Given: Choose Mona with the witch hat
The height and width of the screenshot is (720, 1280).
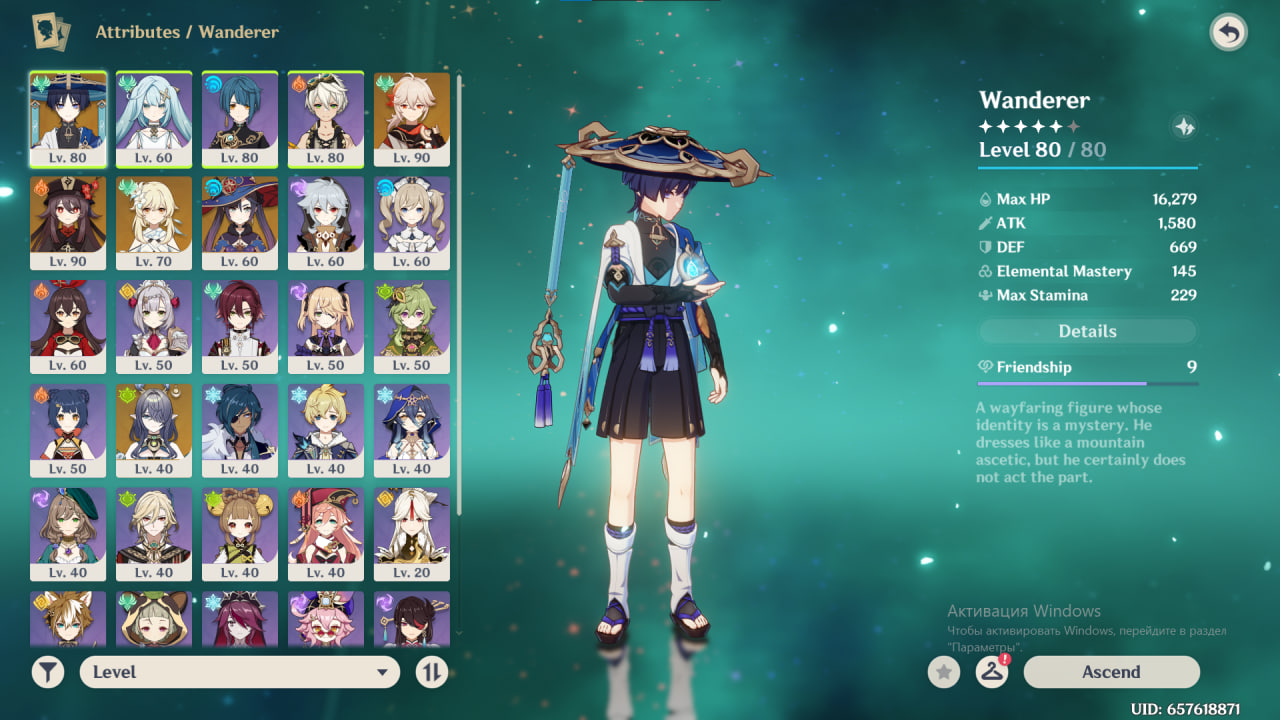Looking at the screenshot, I should (240, 222).
